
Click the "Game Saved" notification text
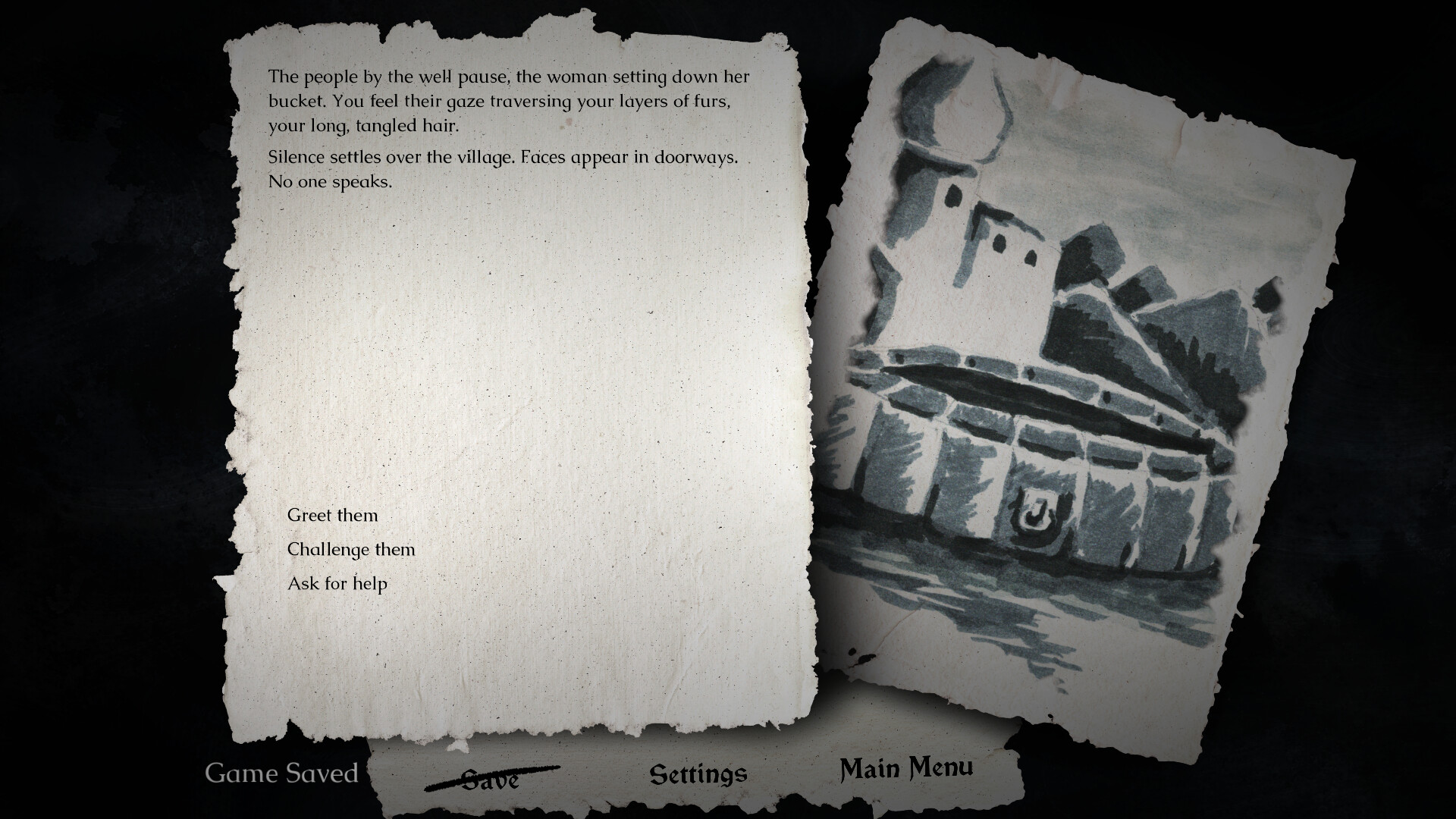point(282,773)
